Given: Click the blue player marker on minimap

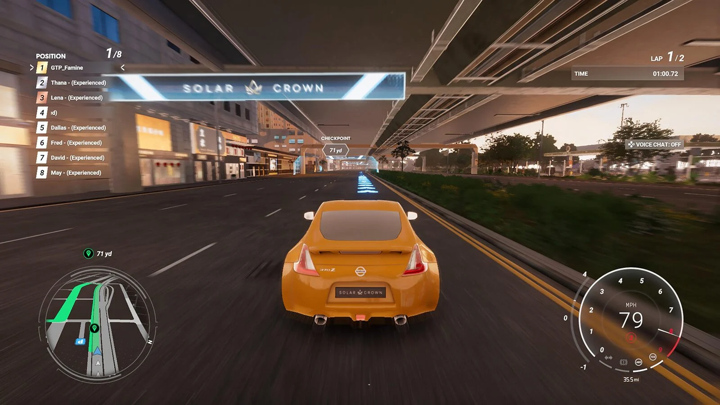Looking at the screenshot, I should coord(96,350).
